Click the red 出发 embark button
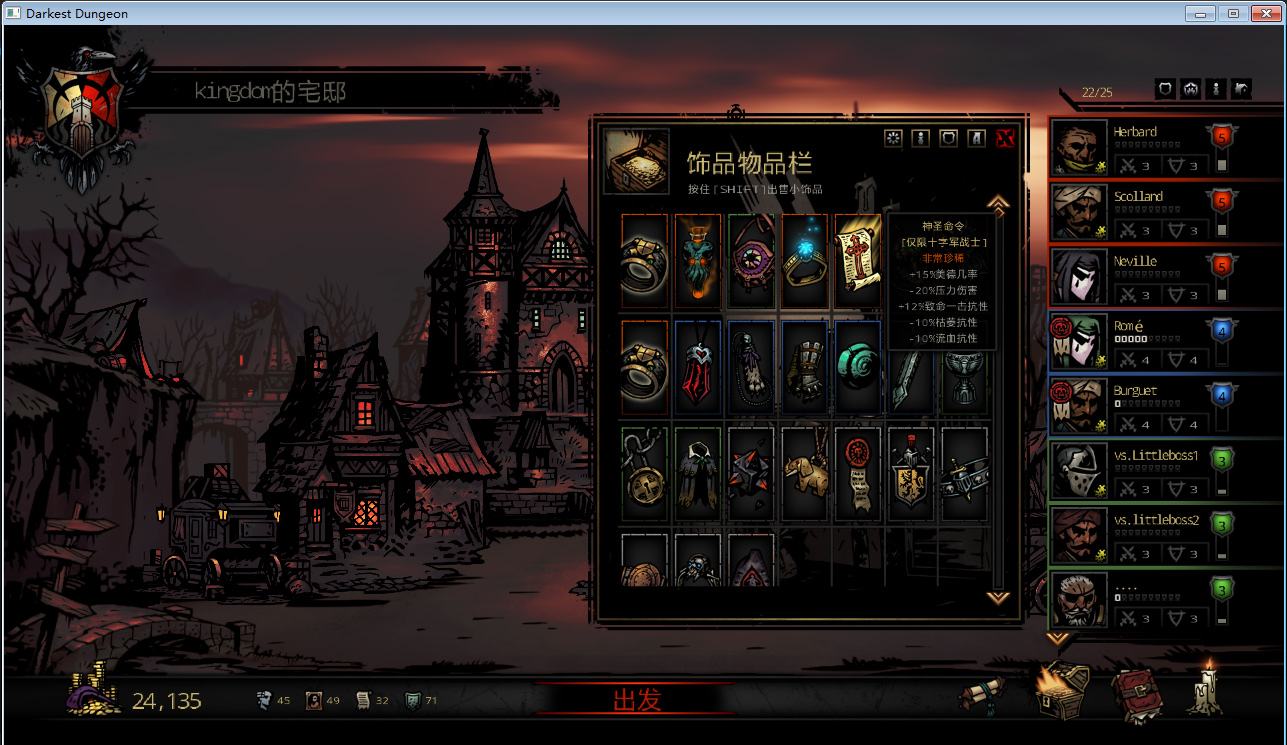 tap(637, 700)
